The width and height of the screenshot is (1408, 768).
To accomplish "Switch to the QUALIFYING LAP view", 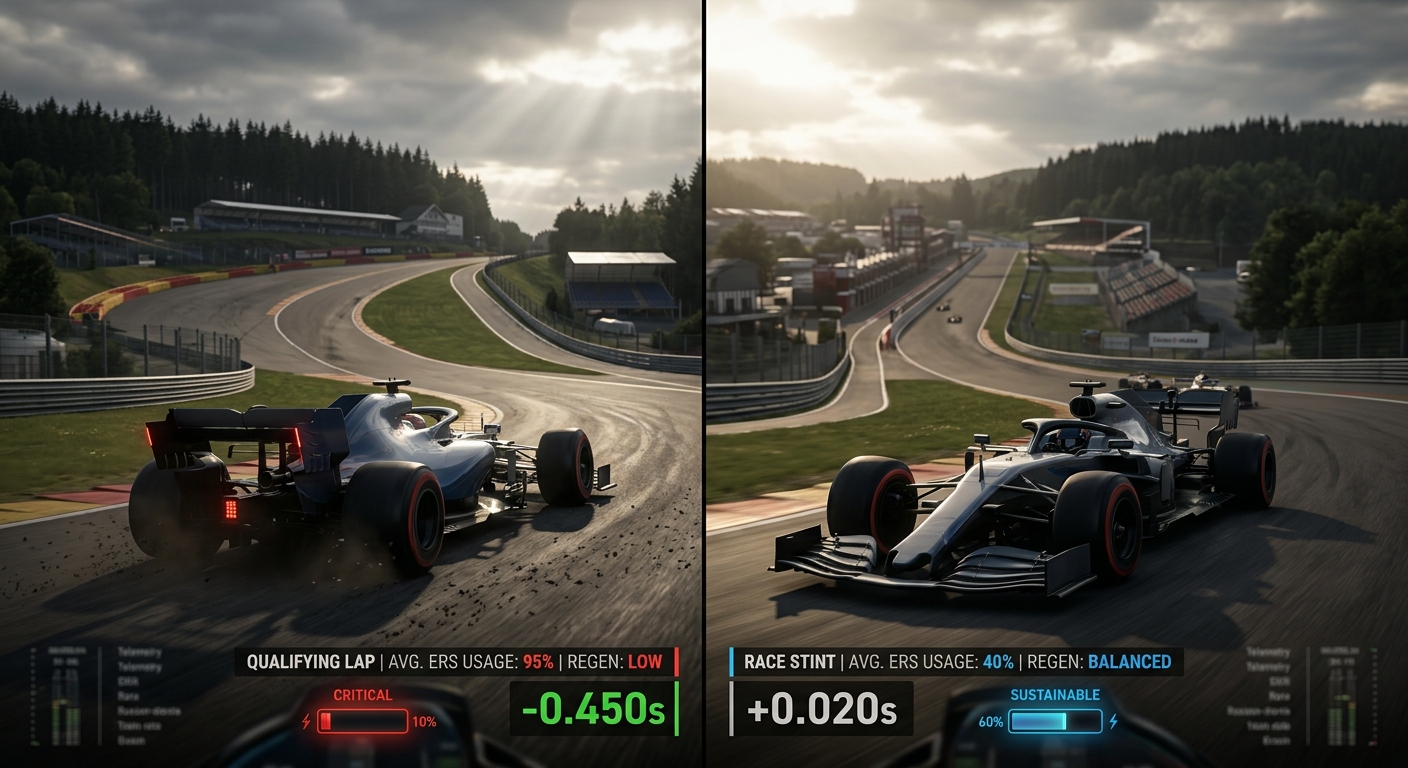I will [x=310, y=661].
